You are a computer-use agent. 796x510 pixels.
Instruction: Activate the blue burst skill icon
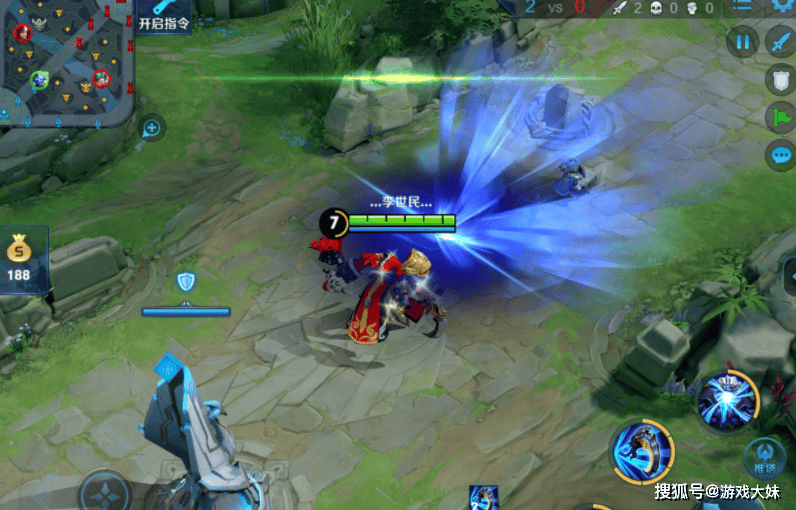coord(727,401)
